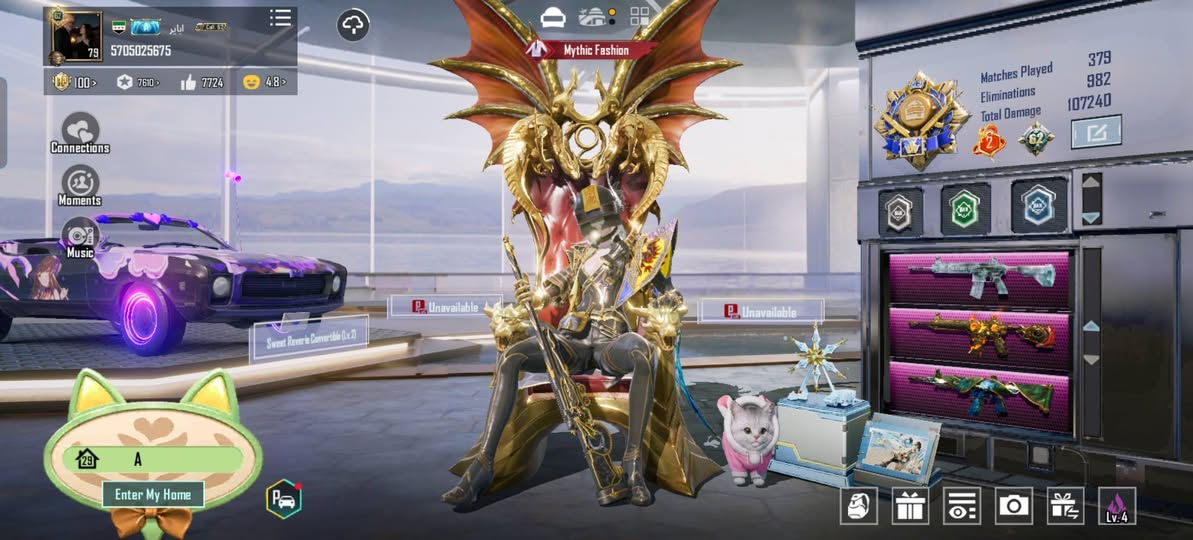Show the thumbs-up likes count
The width and height of the screenshot is (1193, 540).
click(201, 82)
